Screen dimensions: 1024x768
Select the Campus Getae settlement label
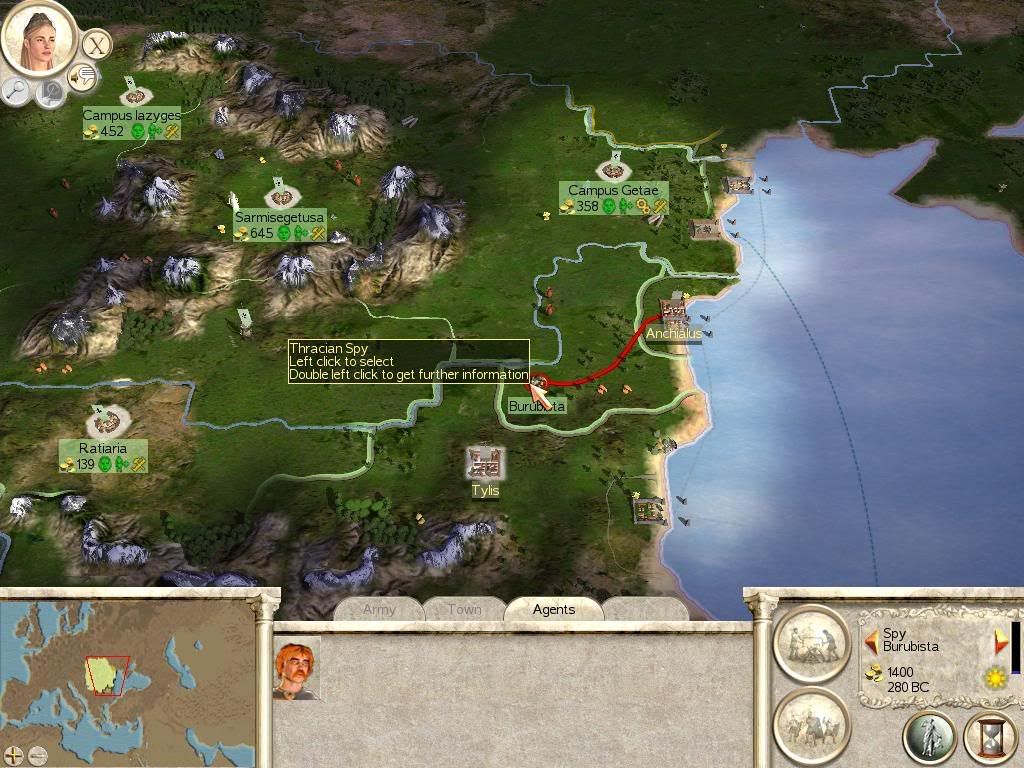[x=613, y=191]
